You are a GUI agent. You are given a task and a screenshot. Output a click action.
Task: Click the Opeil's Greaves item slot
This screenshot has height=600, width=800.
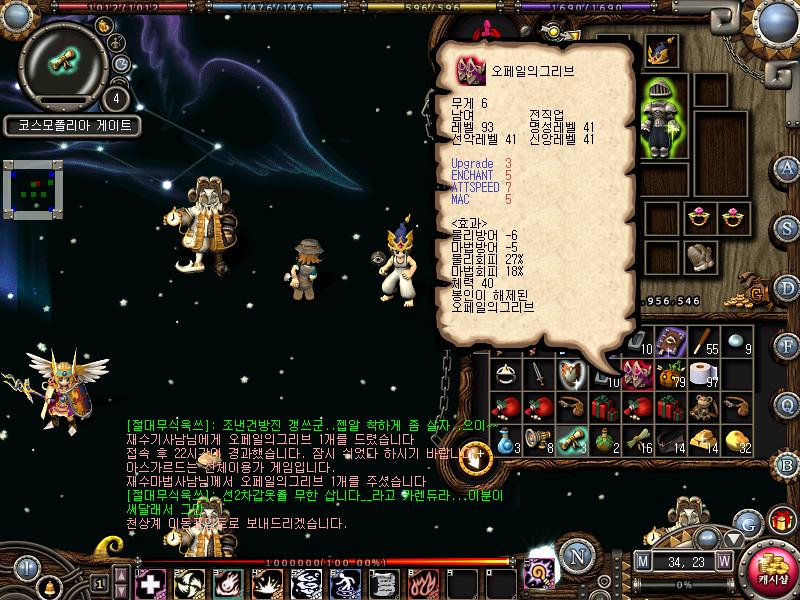point(637,375)
